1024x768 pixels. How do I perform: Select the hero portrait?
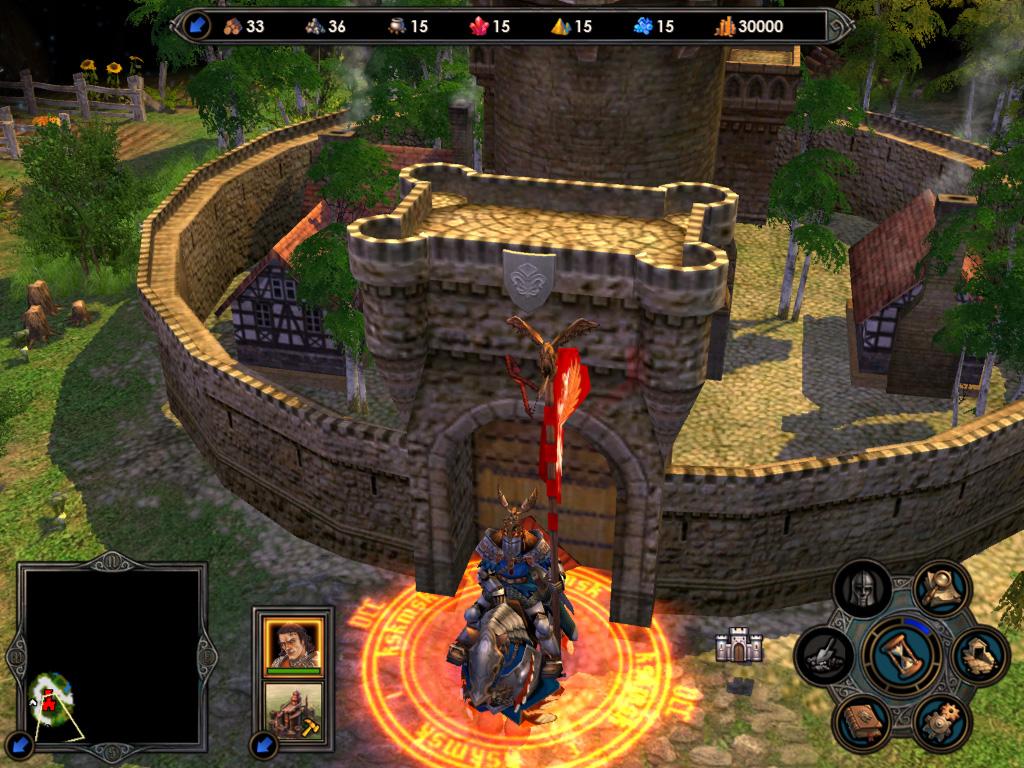pos(293,644)
